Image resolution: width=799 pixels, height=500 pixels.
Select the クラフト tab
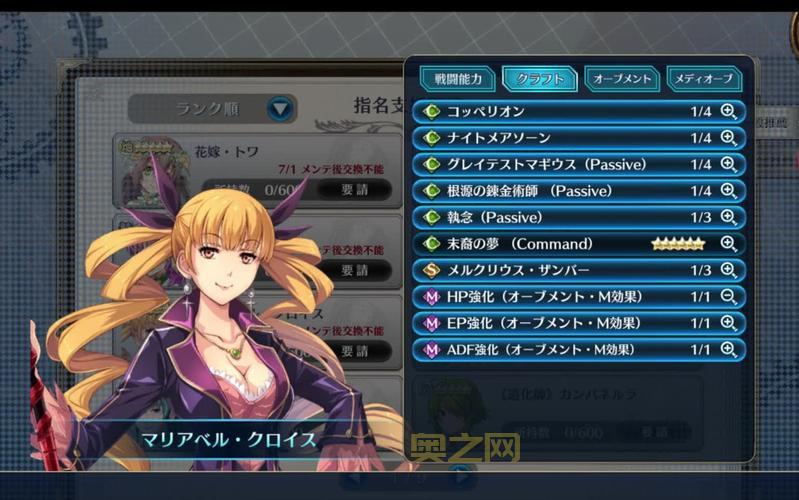tap(540, 78)
